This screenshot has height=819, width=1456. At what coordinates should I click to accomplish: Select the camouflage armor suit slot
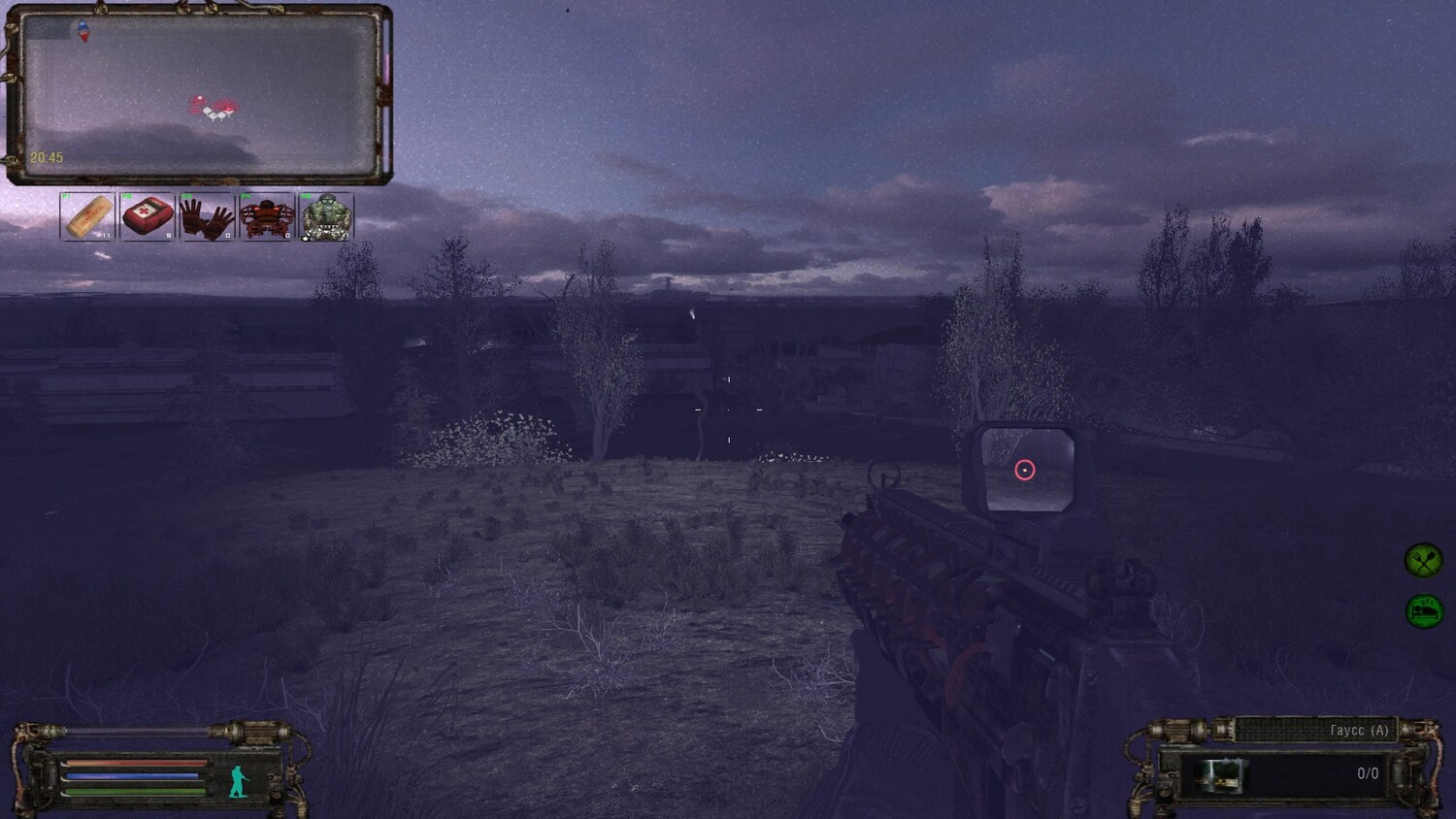326,216
